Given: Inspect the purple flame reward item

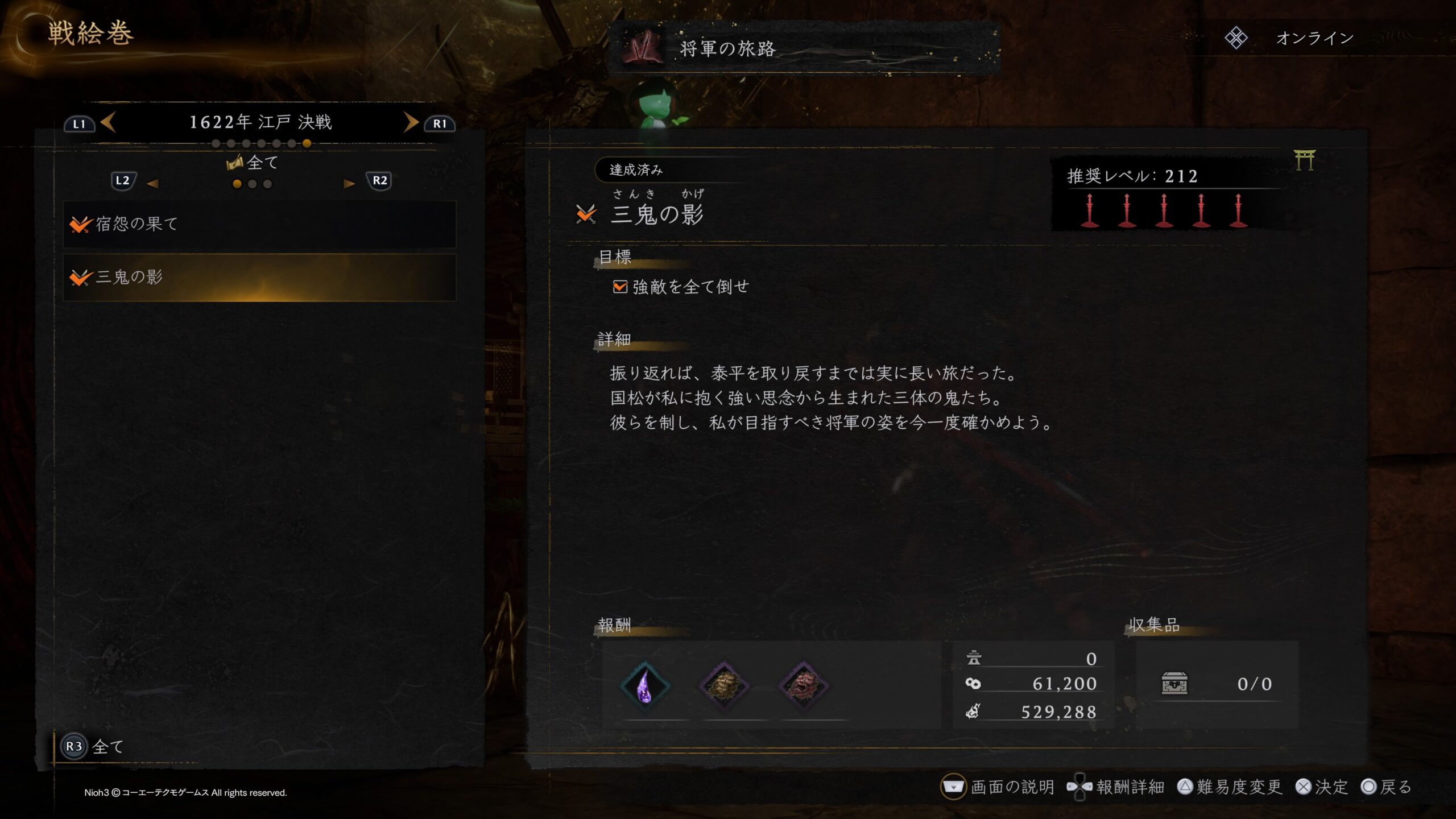Looking at the screenshot, I should click(x=645, y=685).
